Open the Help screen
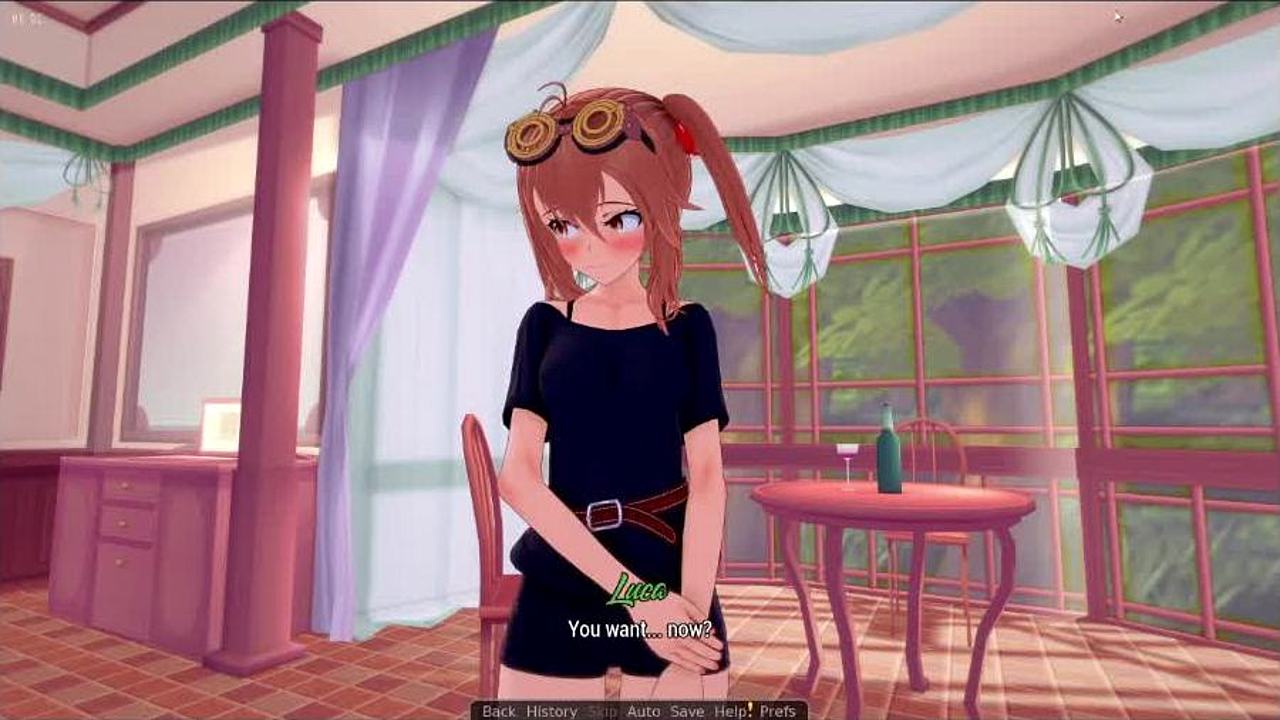This screenshot has height=720, width=1280. point(730,711)
